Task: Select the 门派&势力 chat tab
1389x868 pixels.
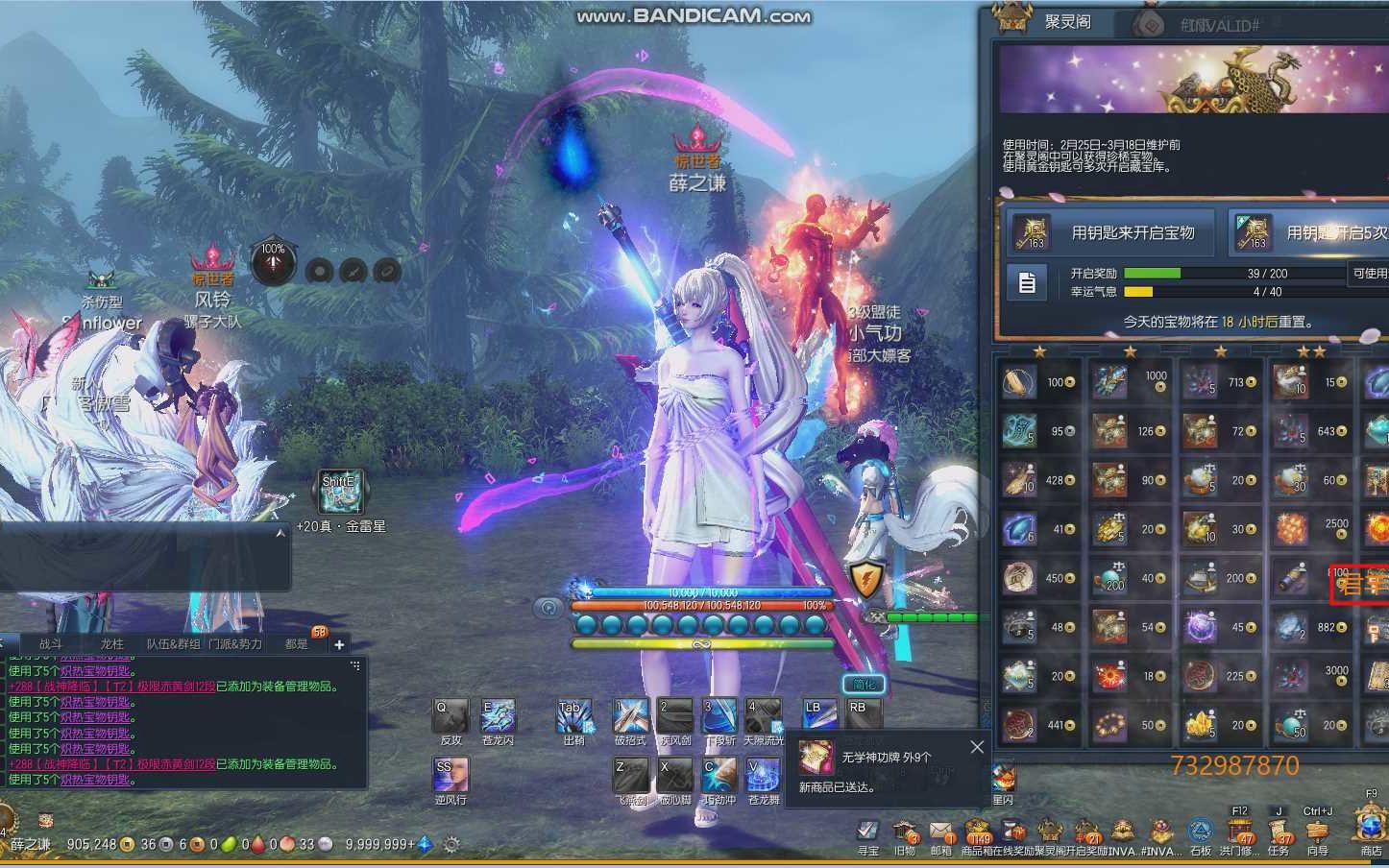Action: pyautogui.click(x=235, y=643)
